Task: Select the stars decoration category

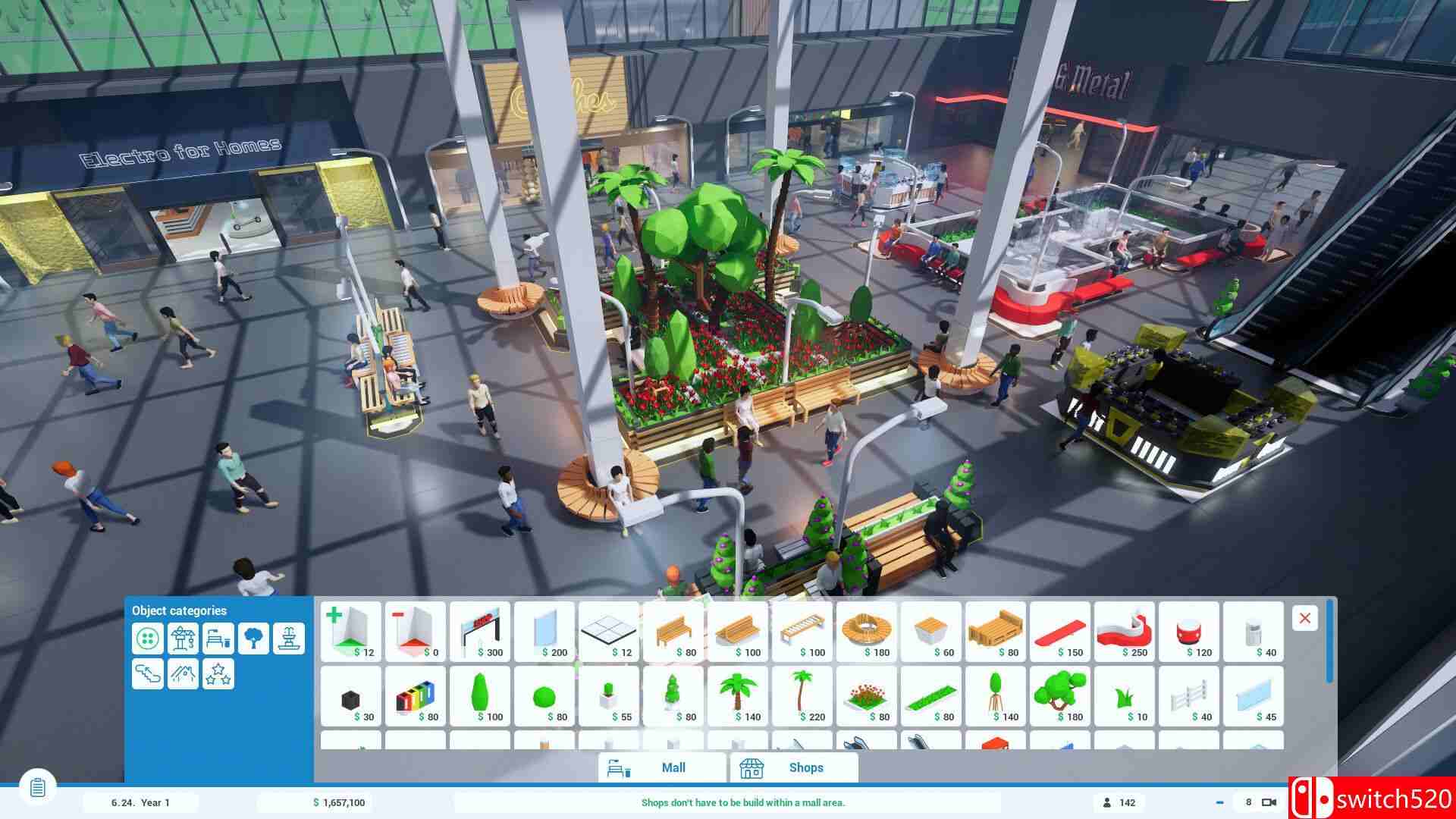Action: (218, 674)
